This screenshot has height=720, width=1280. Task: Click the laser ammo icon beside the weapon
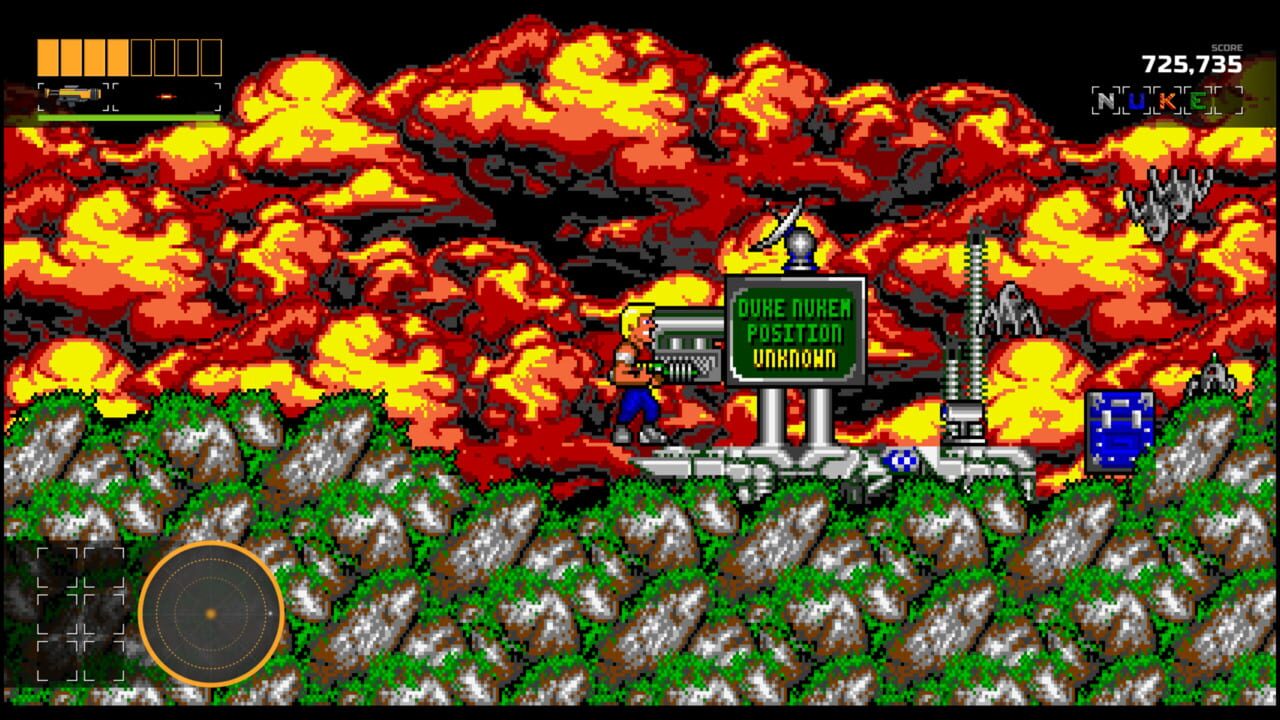(167, 97)
